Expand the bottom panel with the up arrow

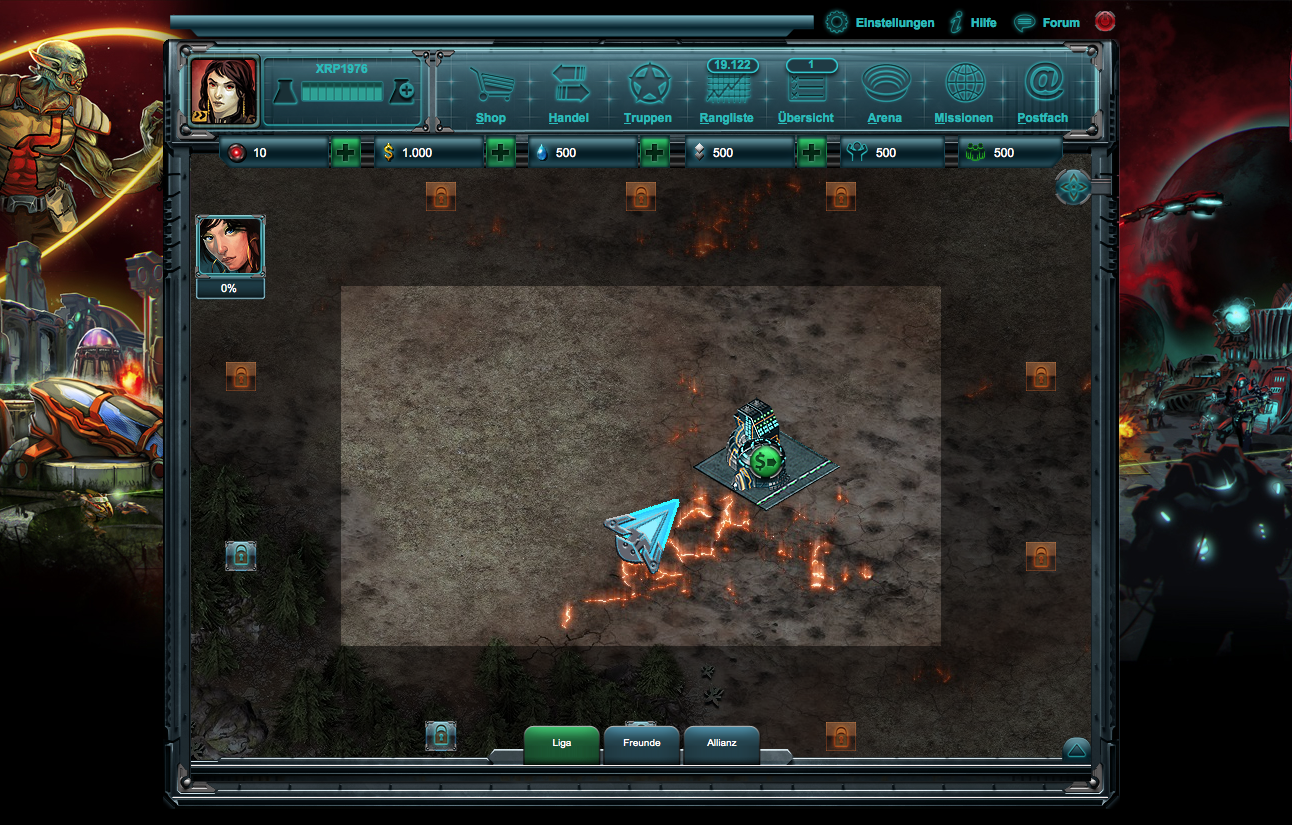click(x=1075, y=747)
